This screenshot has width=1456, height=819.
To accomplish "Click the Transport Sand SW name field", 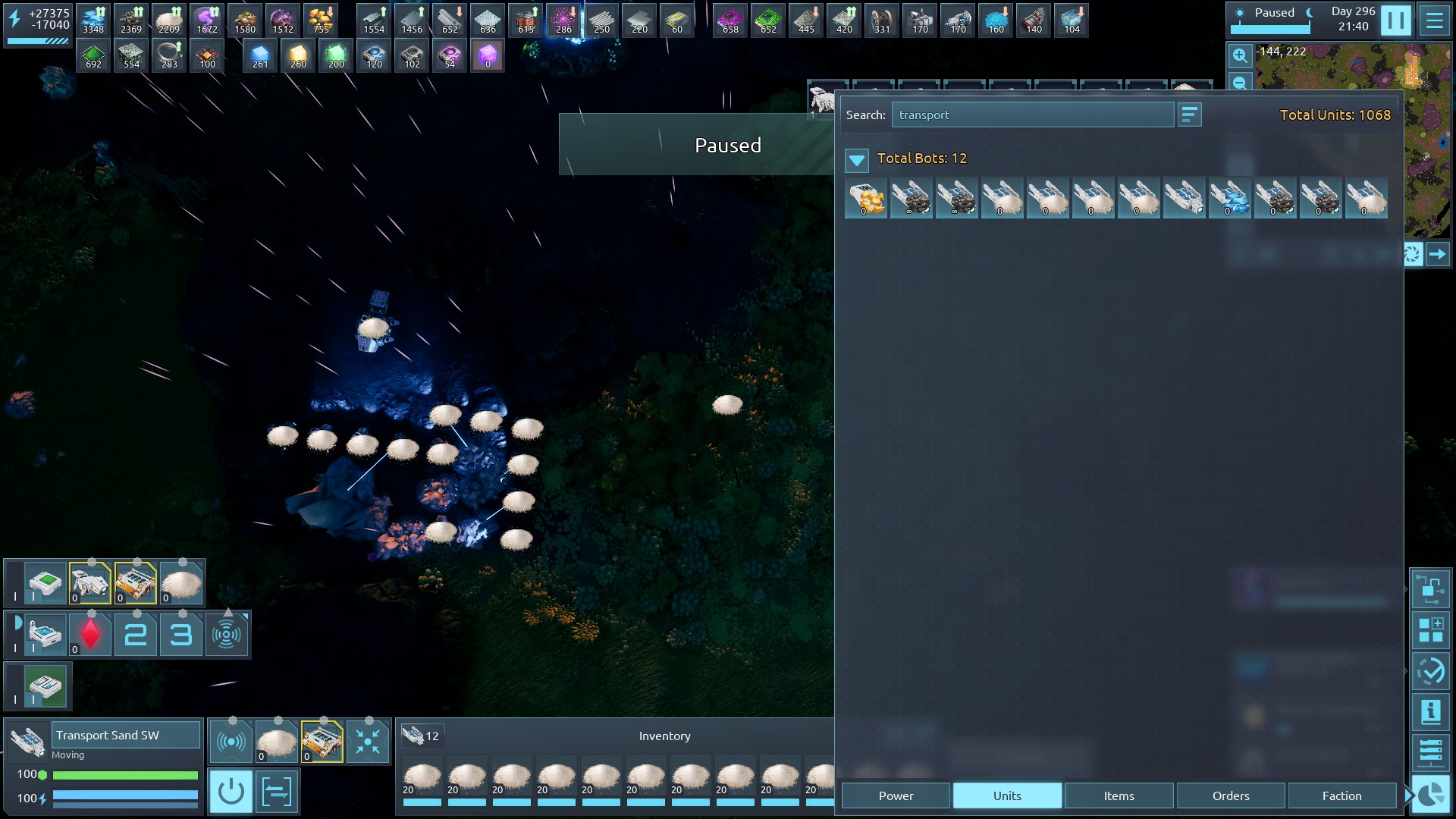I will (126, 735).
